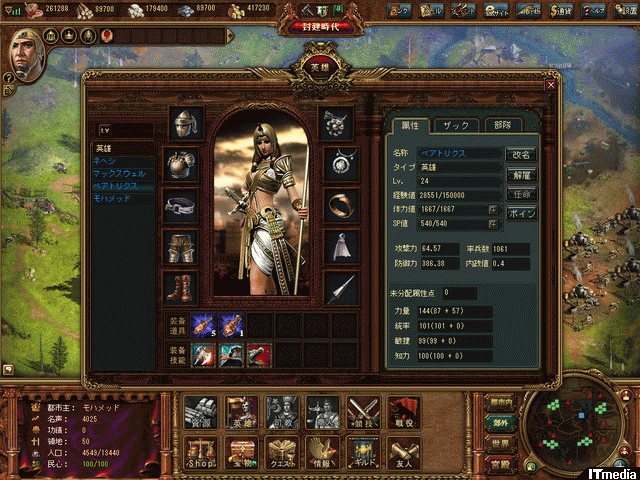The image size is (640, 480).
Task: Close the hero window
Action: coord(551,86)
